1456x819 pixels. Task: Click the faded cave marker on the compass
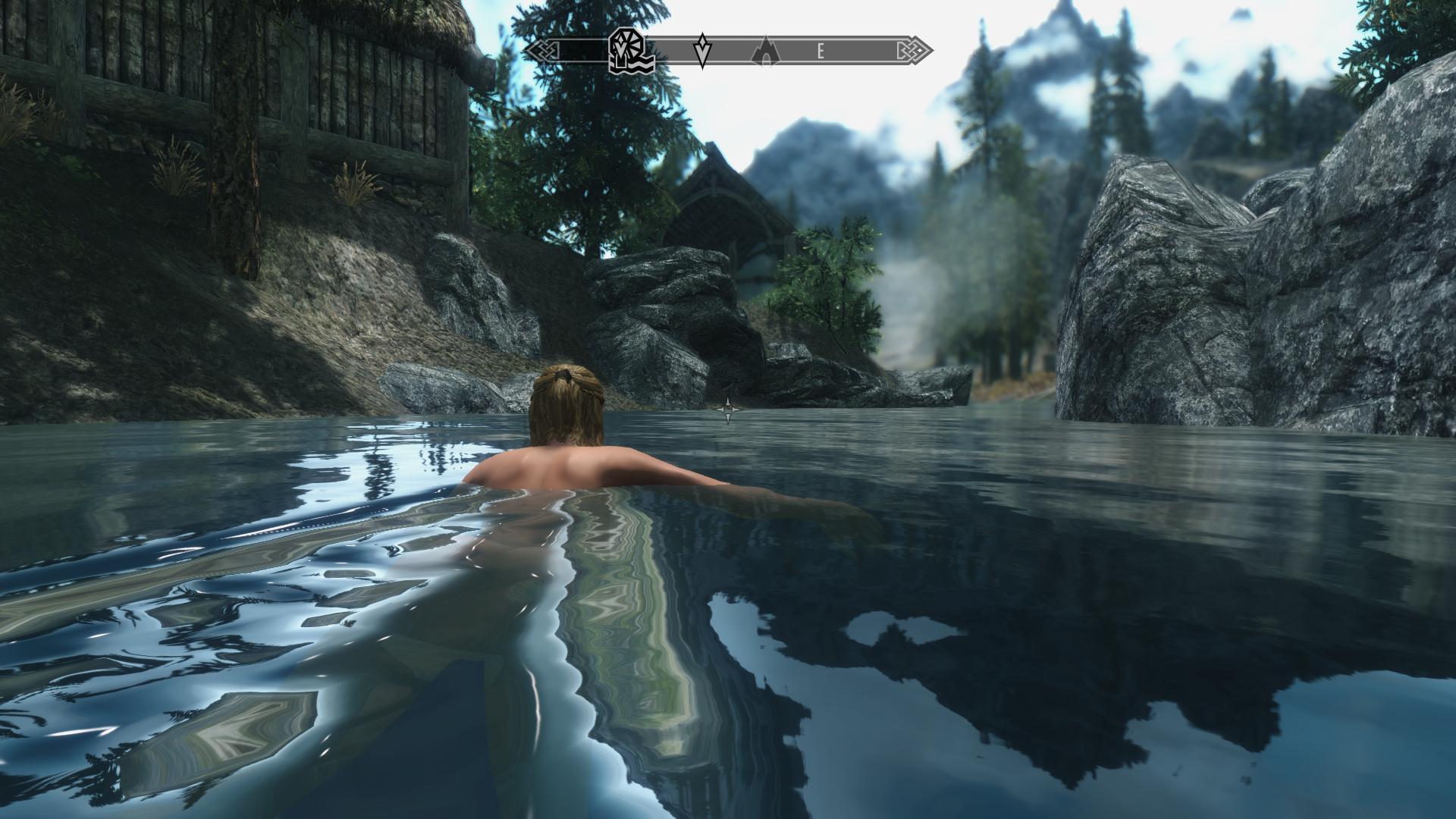coord(765,51)
